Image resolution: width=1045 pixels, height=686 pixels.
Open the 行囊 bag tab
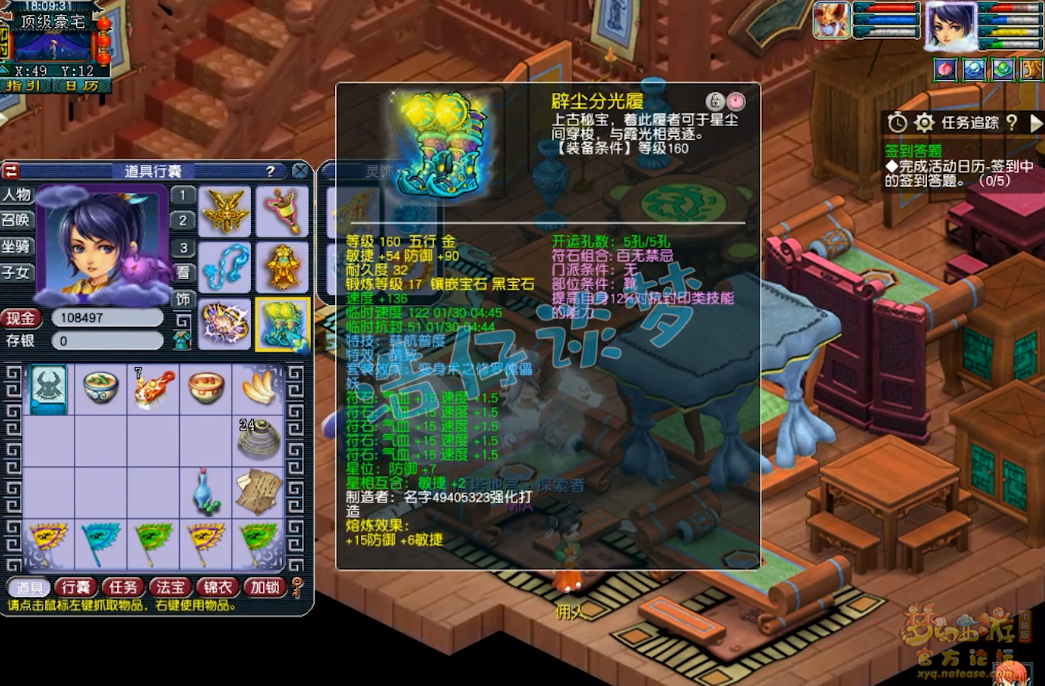tap(76, 587)
